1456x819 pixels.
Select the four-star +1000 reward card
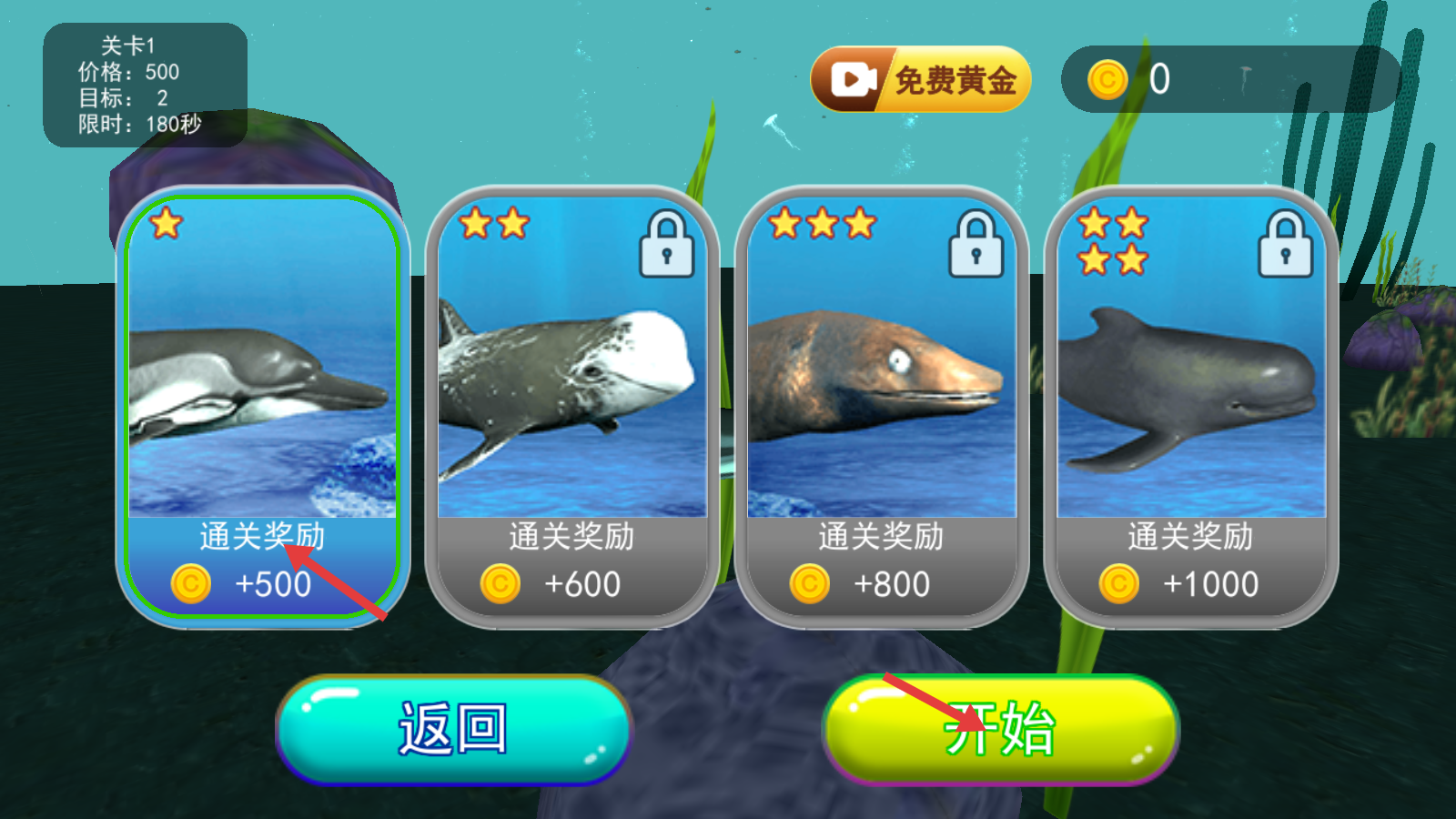tap(1190, 406)
